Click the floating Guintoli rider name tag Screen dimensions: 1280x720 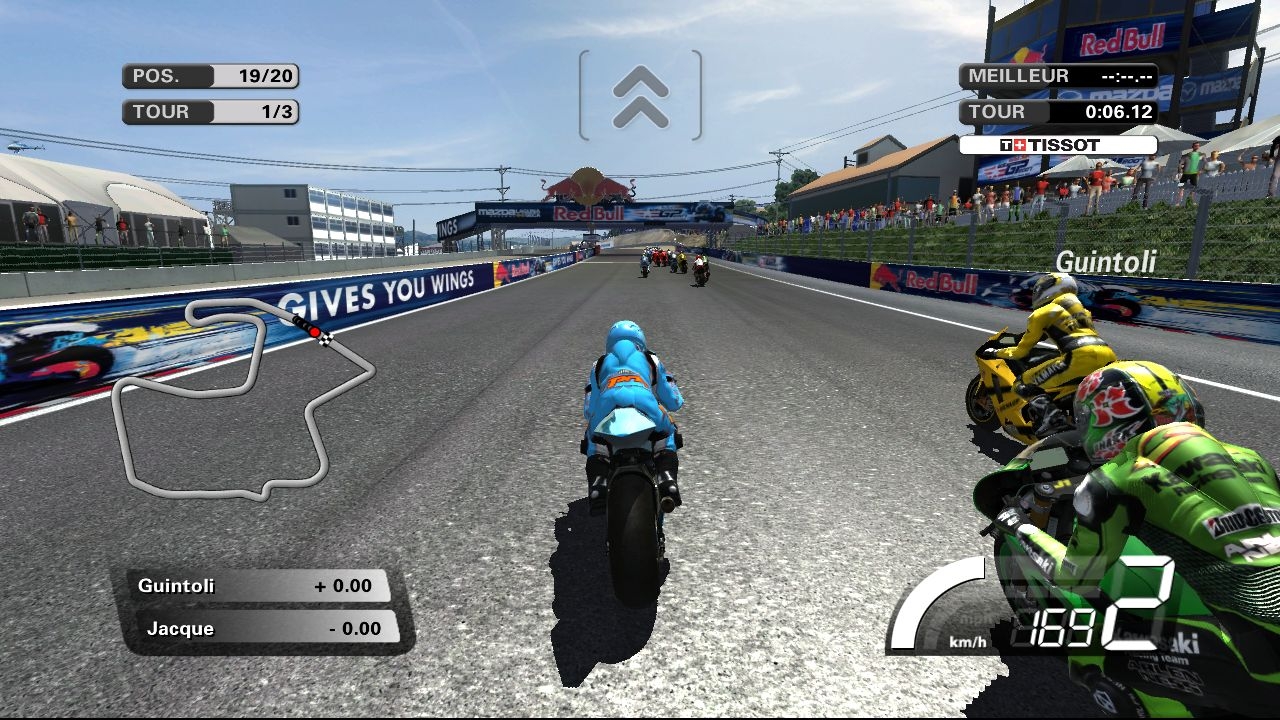click(x=1105, y=262)
